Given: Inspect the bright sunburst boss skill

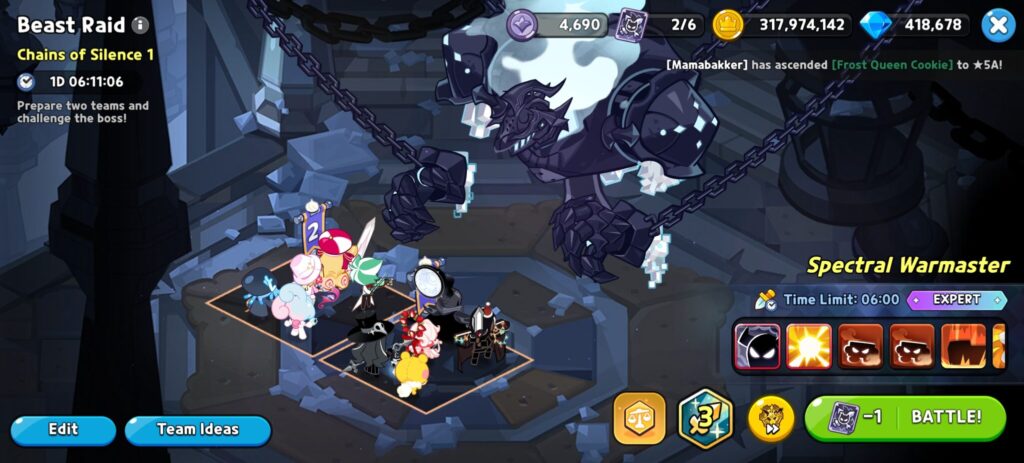Looking at the screenshot, I should (809, 346).
